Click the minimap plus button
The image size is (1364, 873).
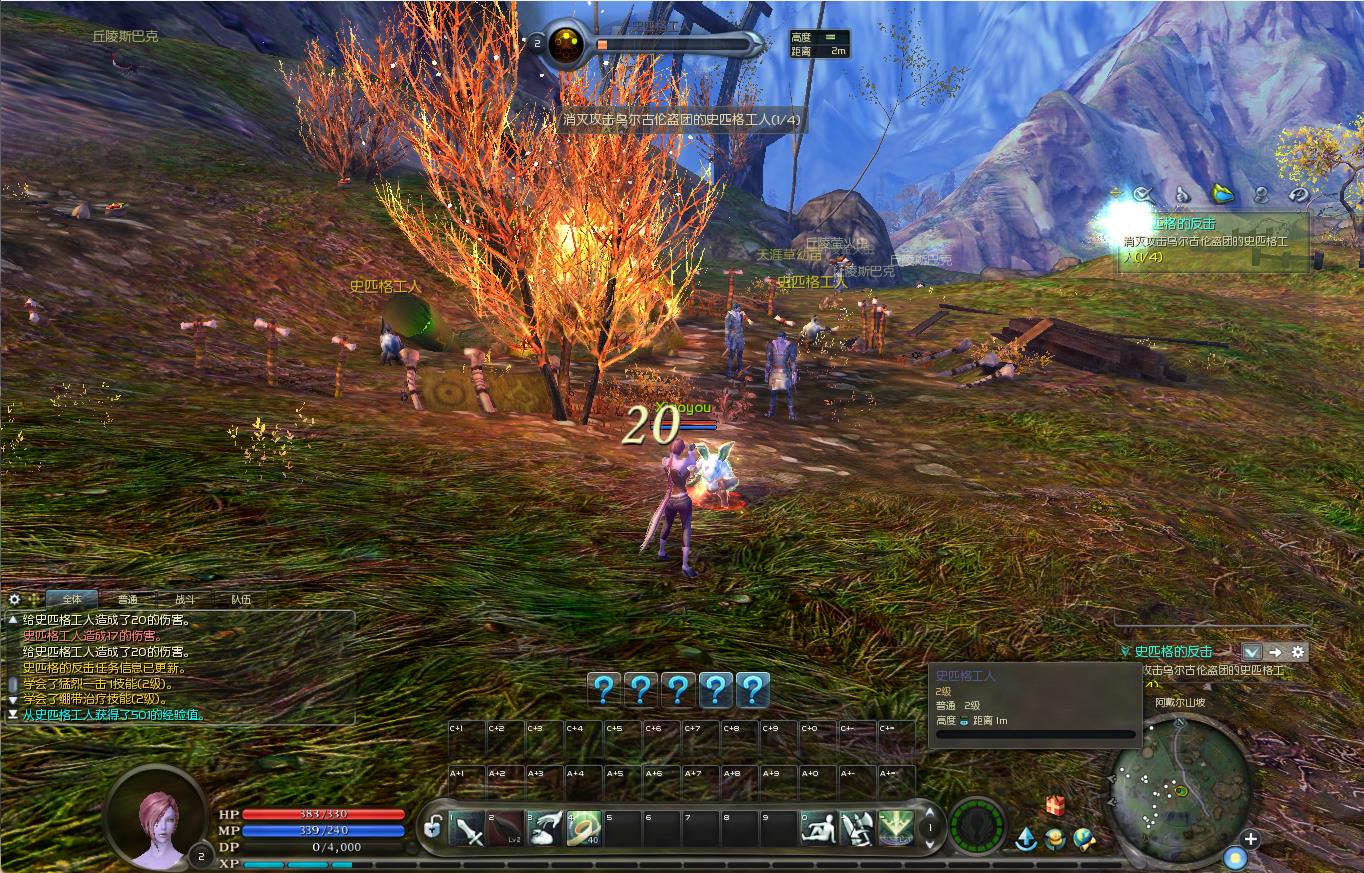1251,839
